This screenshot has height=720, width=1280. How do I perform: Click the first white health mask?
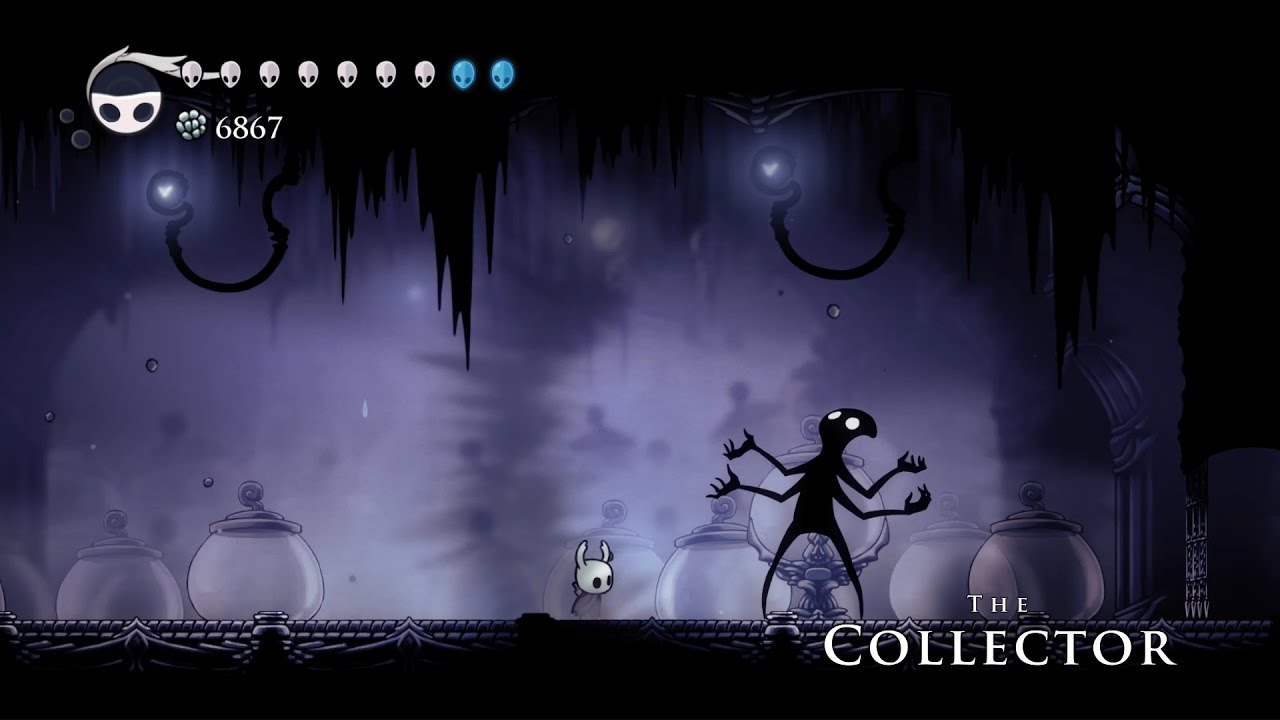(191, 71)
